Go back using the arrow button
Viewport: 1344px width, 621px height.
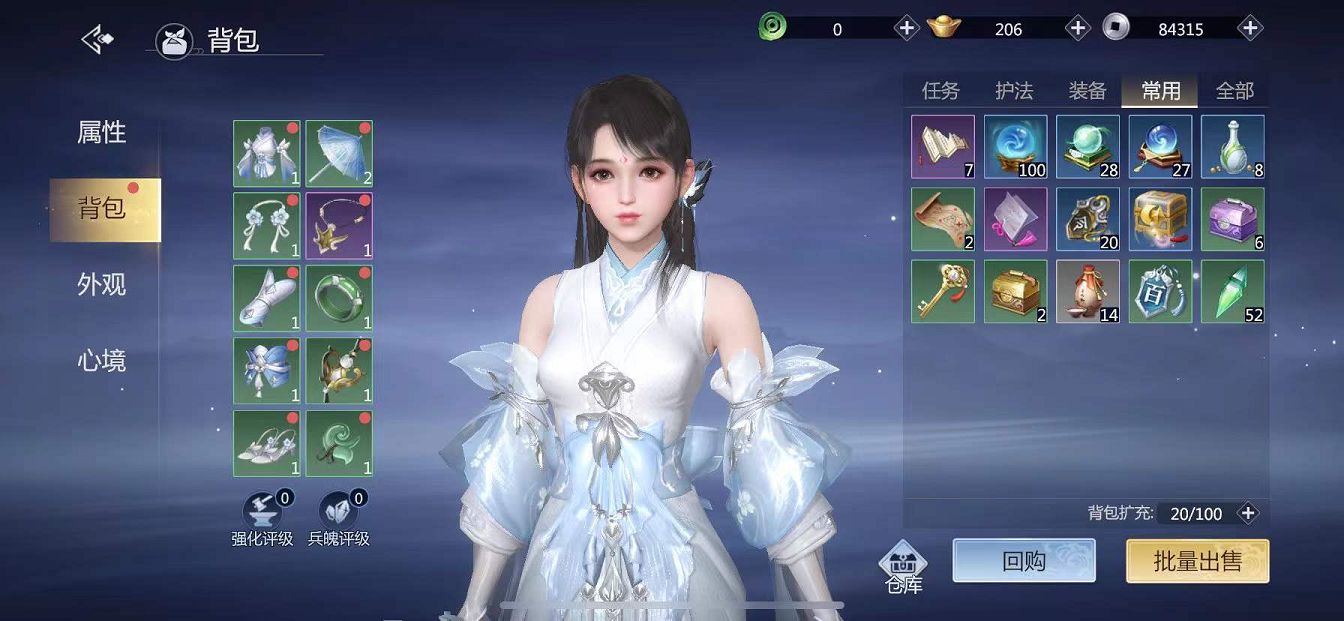click(98, 39)
